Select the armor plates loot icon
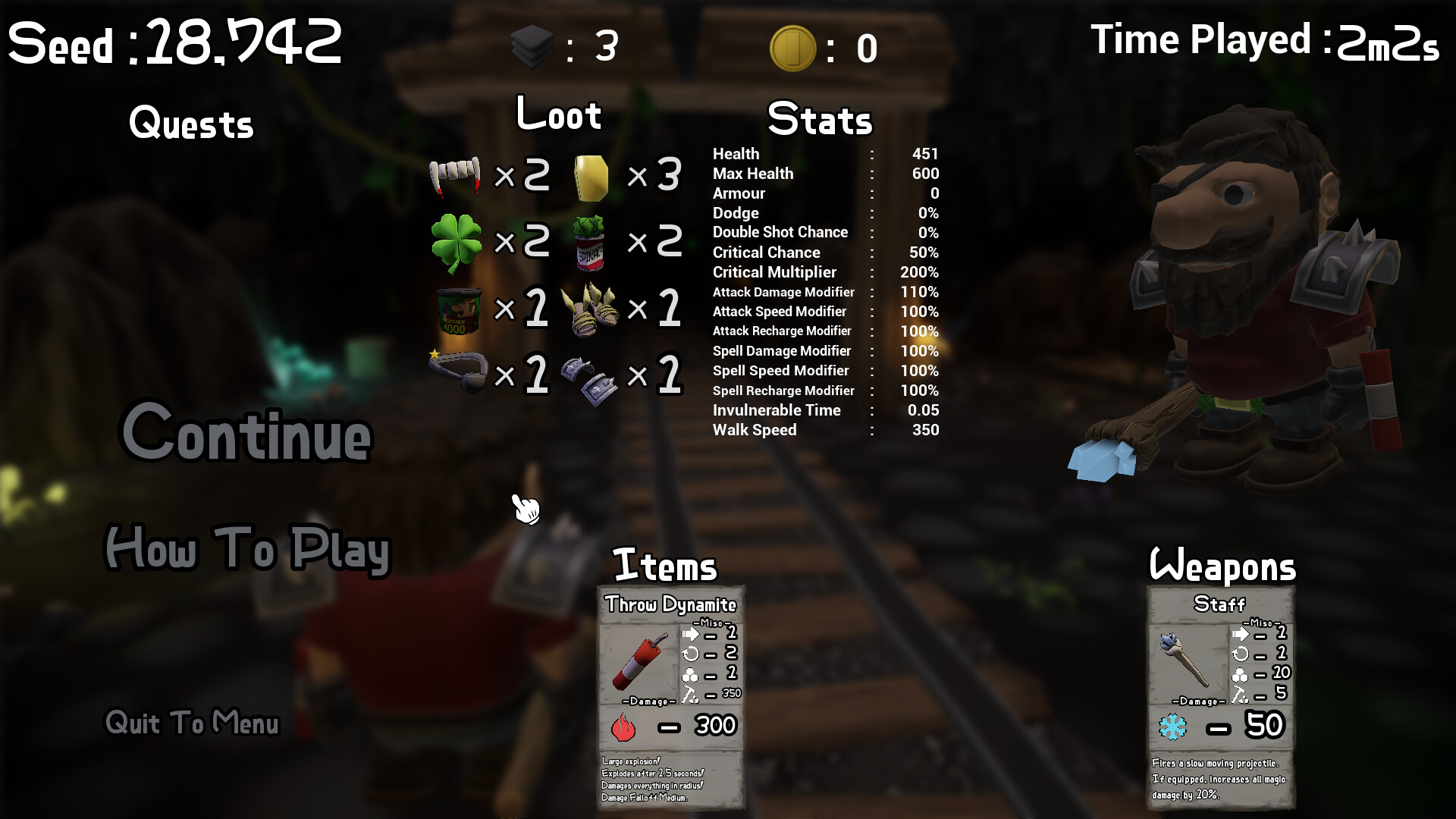Screen dimensions: 1456x819 588,377
